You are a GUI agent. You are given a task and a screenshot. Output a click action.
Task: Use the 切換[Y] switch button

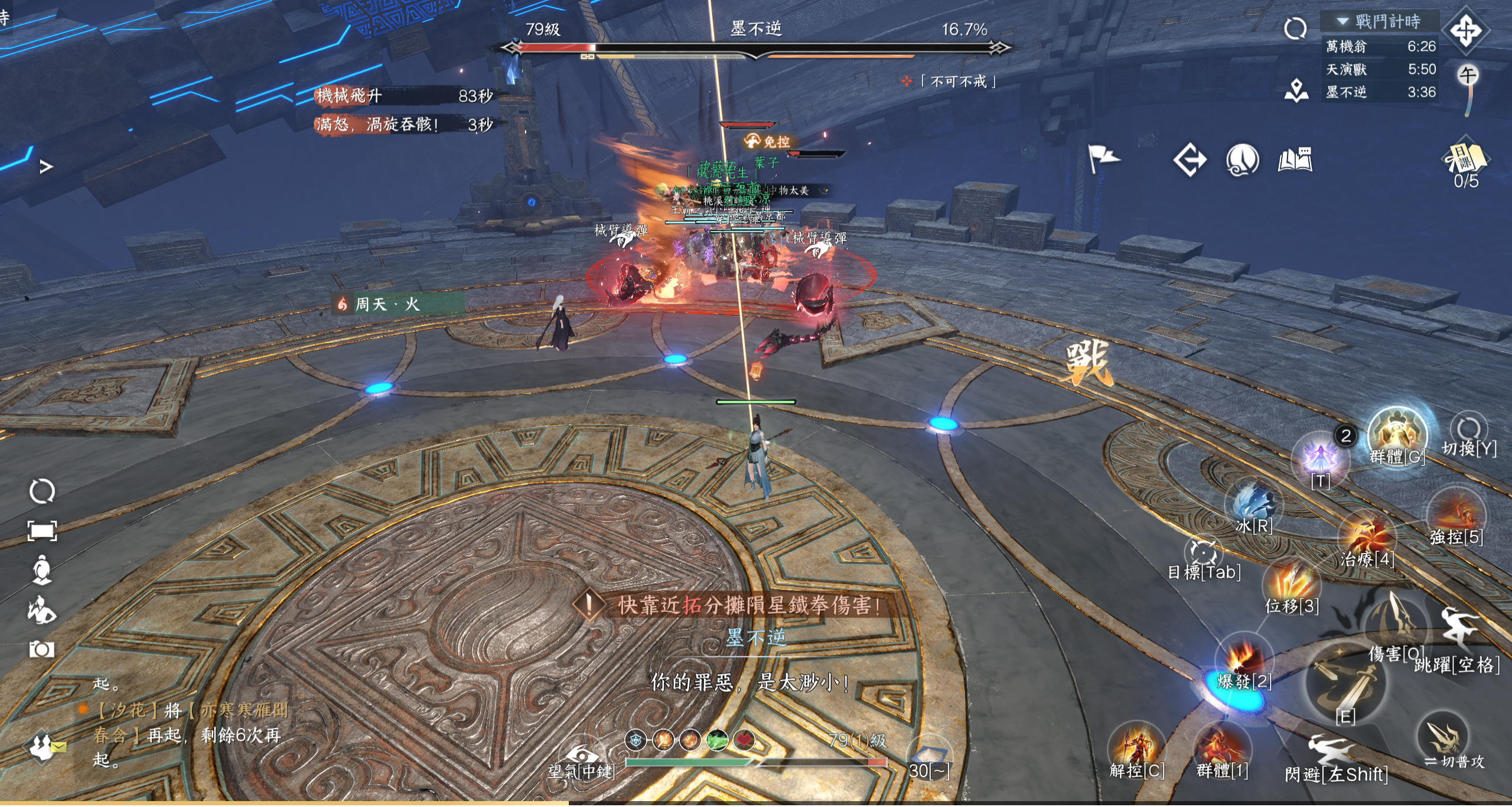coord(1469,430)
